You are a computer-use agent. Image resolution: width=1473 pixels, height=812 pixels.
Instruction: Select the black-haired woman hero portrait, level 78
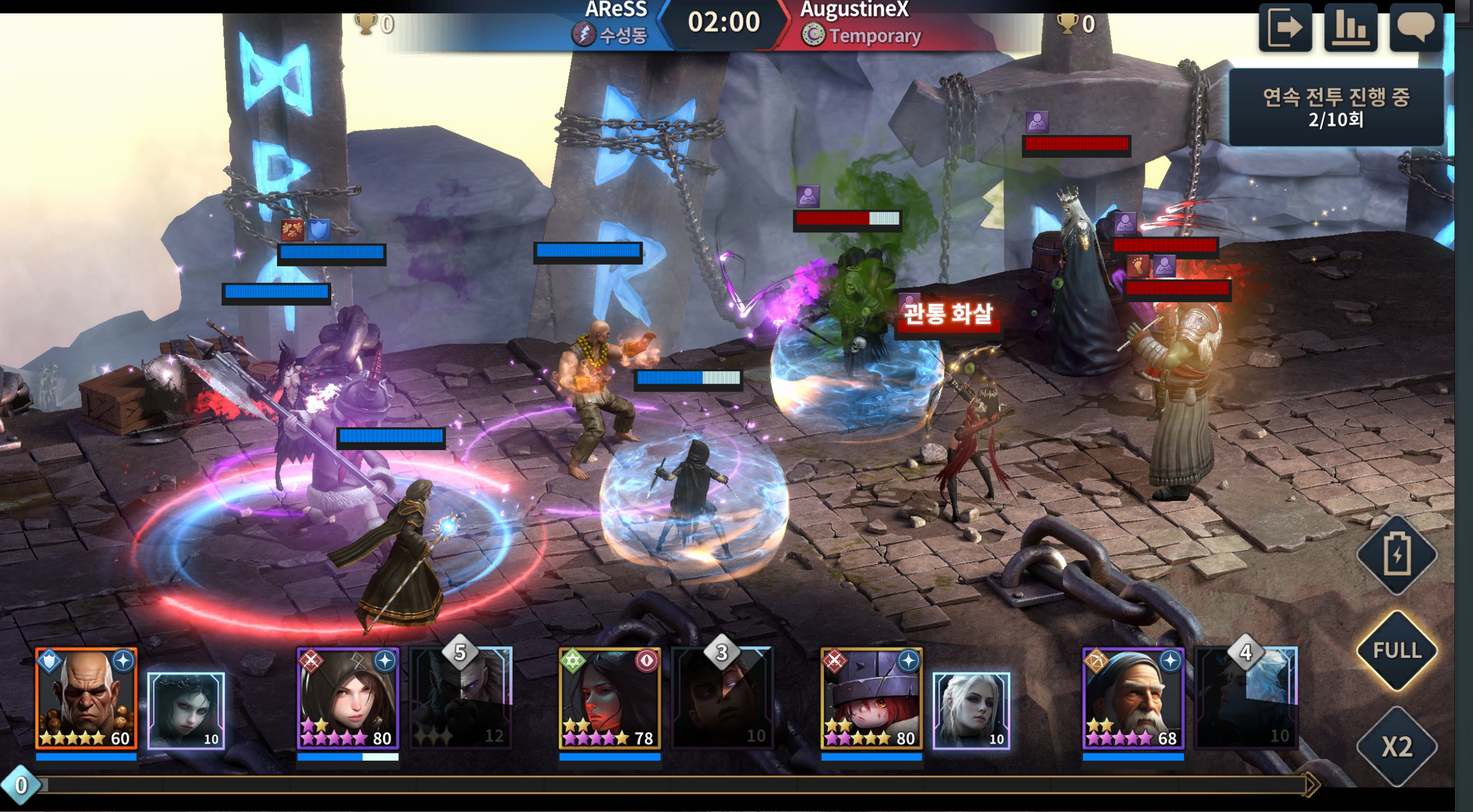(x=609, y=698)
